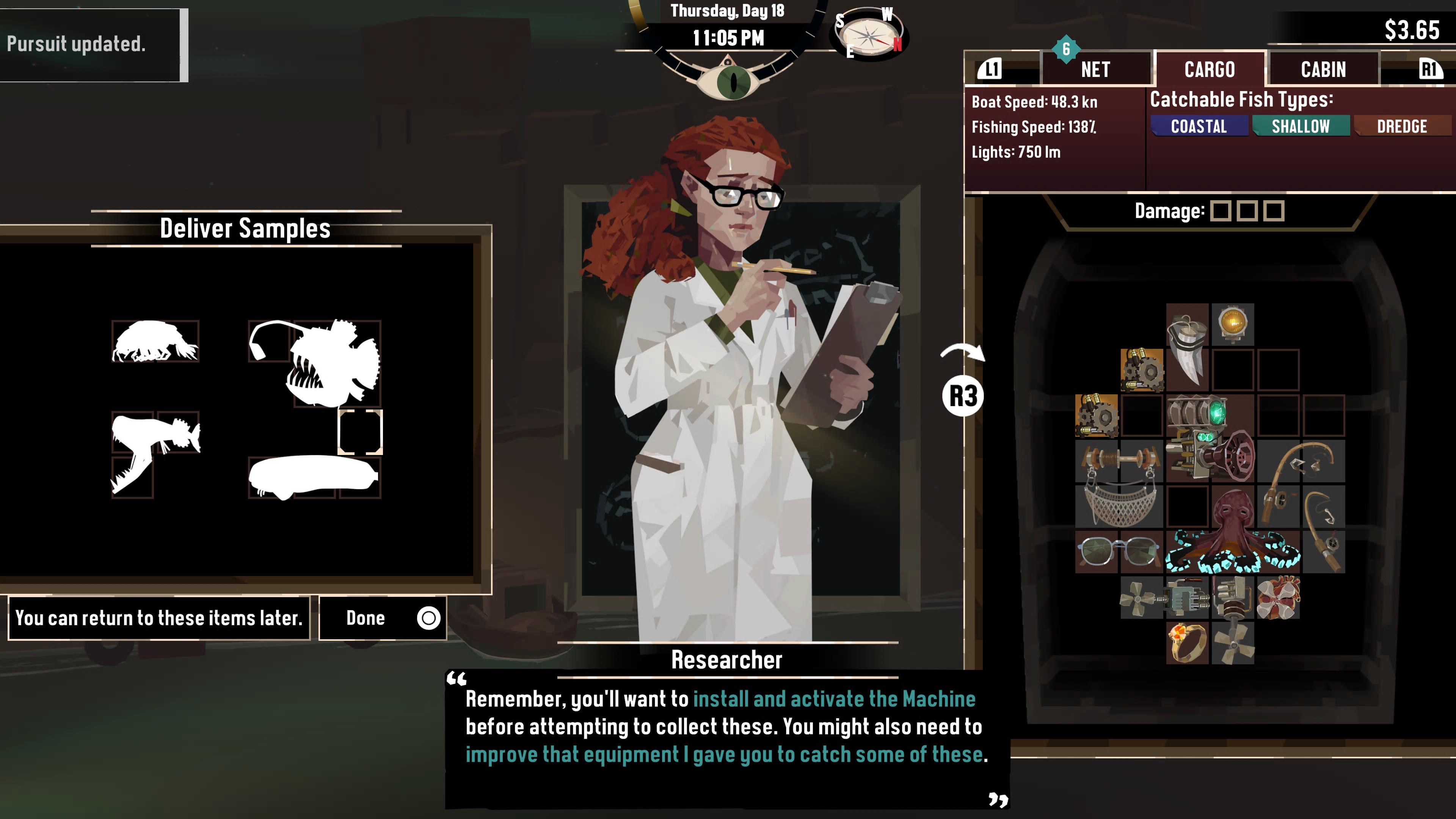Open the CARGO tab
The height and width of the screenshot is (819, 1456).
tap(1210, 69)
